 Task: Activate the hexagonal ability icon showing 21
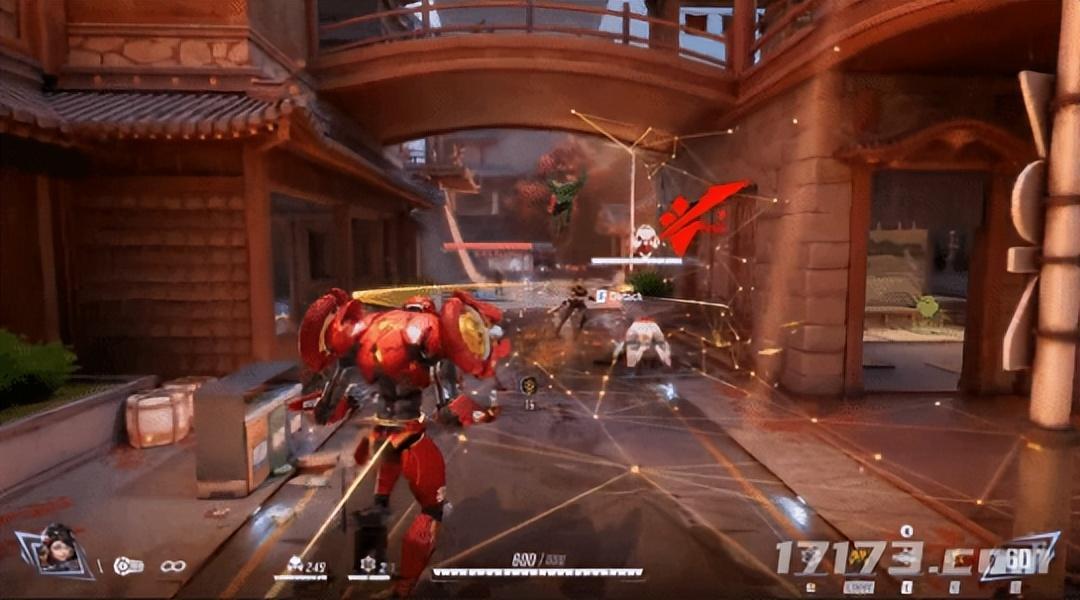[x=368, y=566]
